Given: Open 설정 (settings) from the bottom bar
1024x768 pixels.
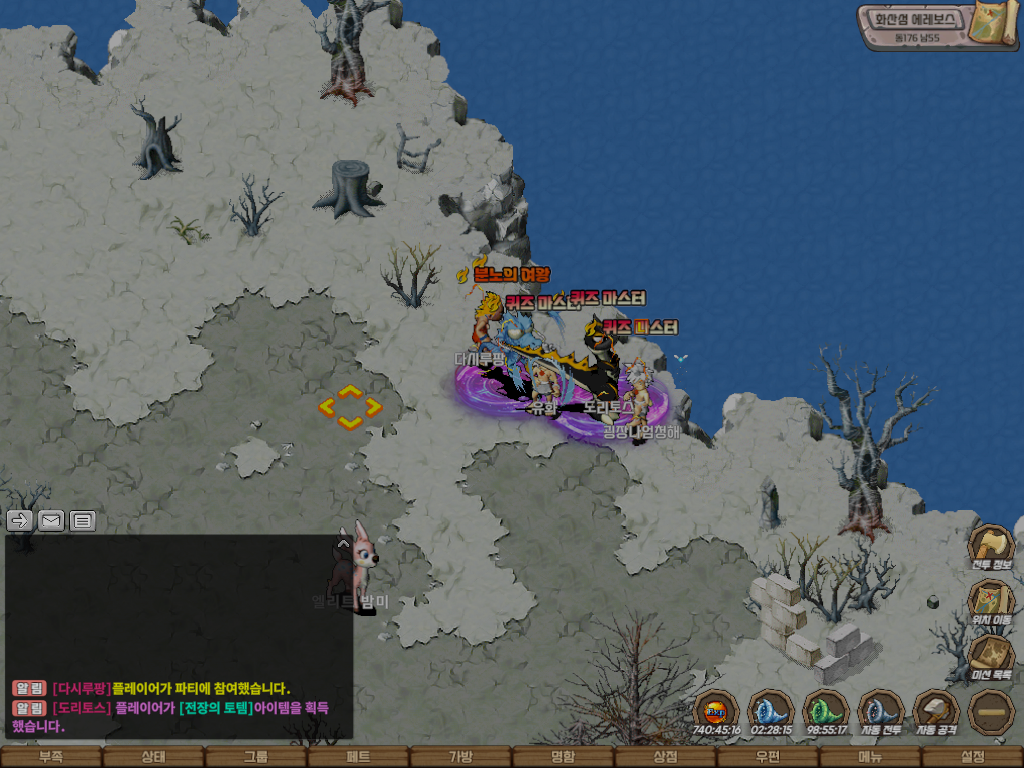Looking at the screenshot, I should point(972,757).
